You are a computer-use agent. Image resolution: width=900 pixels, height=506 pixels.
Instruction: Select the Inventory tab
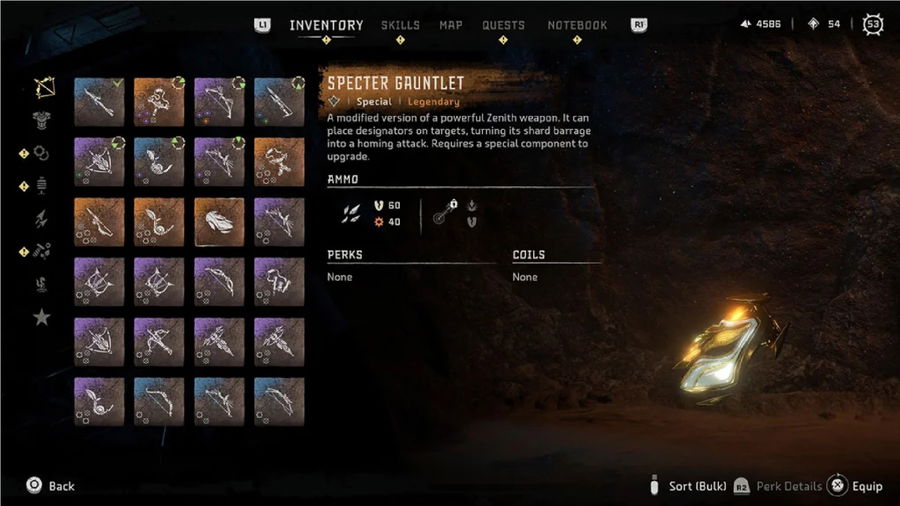coord(326,25)
